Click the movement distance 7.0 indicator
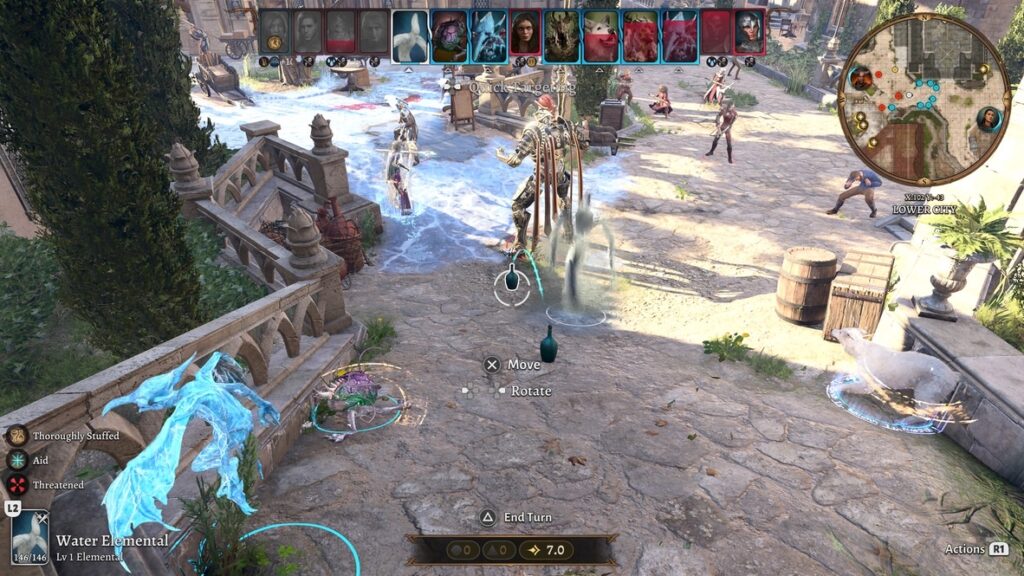Screen dimensions: 1024x576 point(547,550)
